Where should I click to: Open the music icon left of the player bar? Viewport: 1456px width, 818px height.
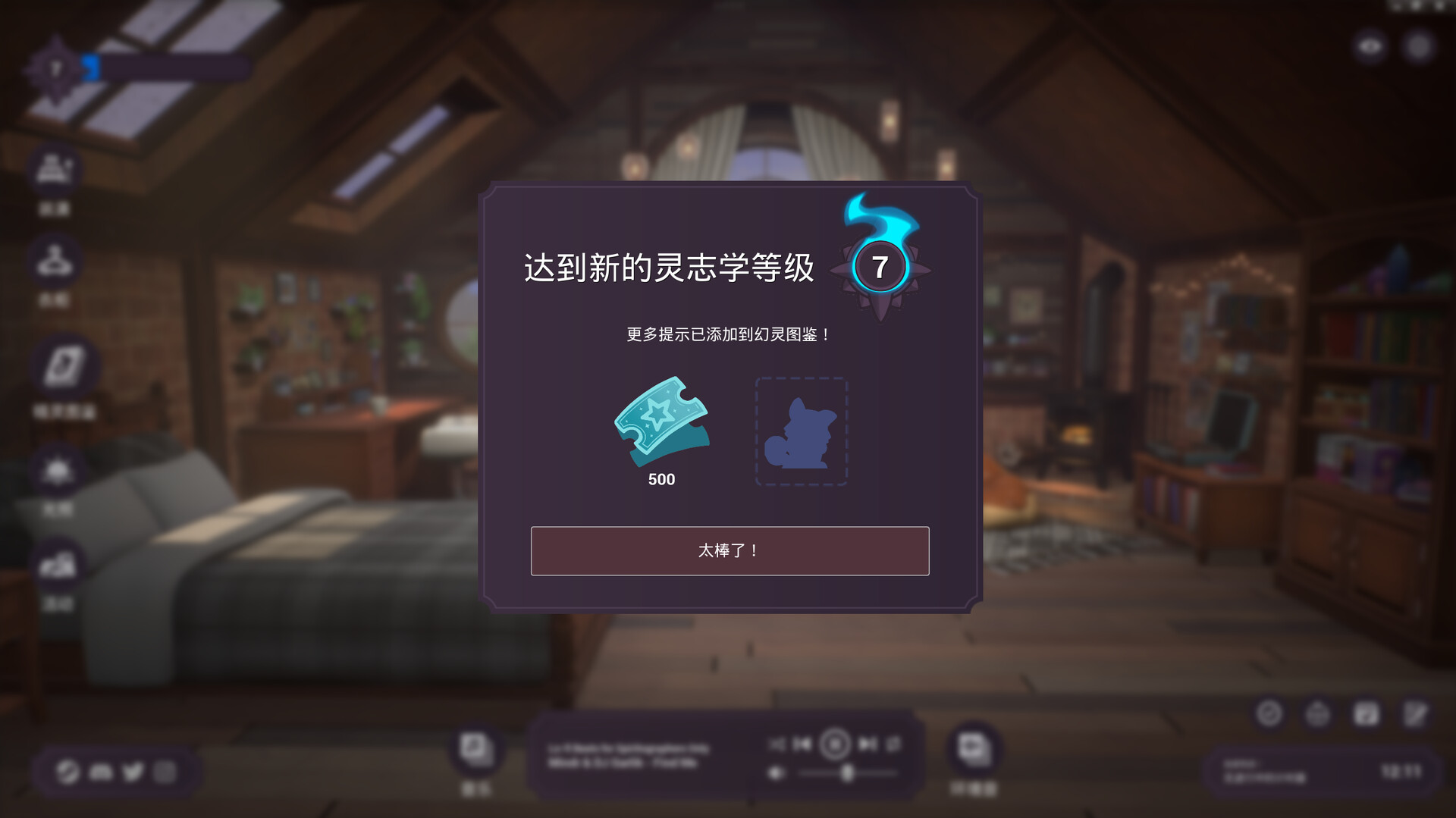pyautogui.click(x=475, y=751)
